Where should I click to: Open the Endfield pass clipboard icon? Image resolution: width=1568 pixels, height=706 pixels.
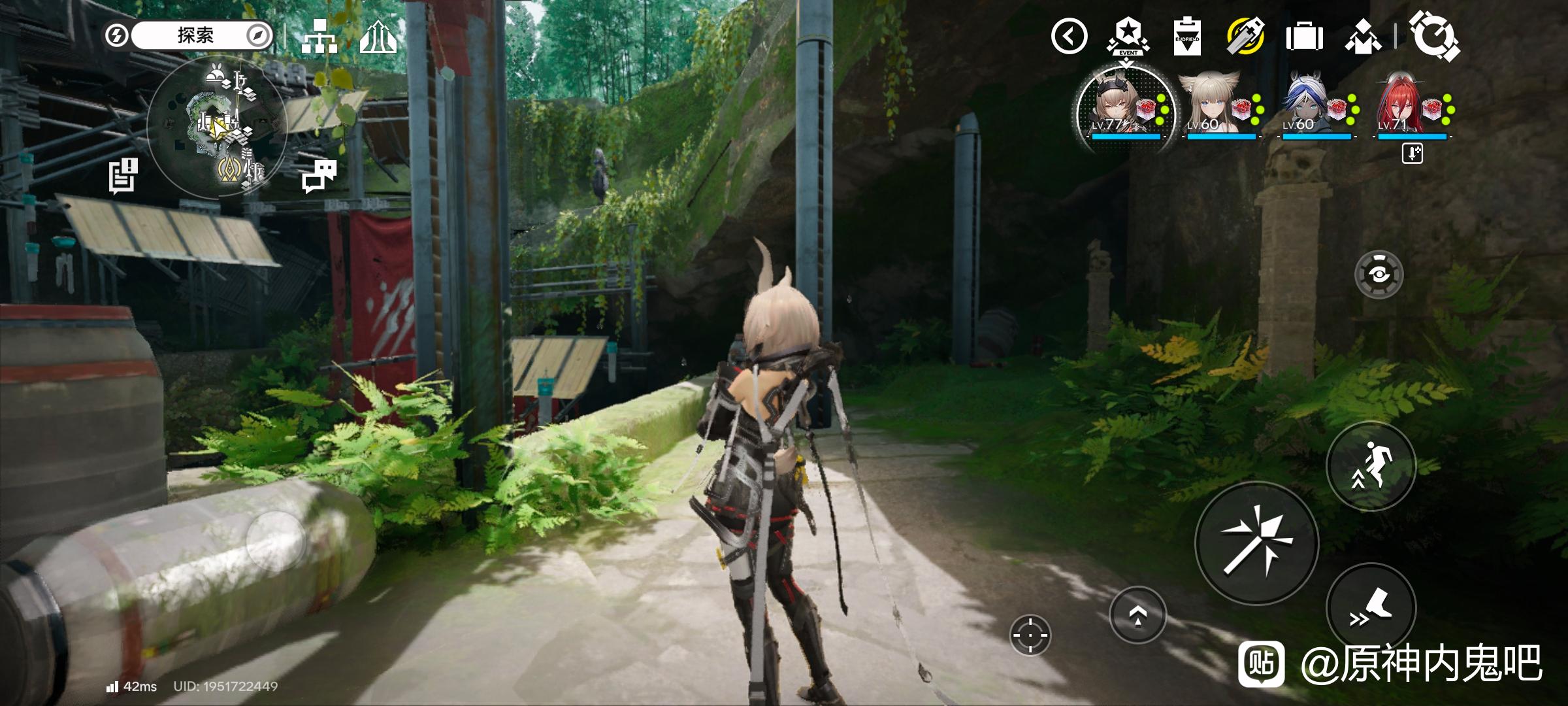(x=1186, y=36)
